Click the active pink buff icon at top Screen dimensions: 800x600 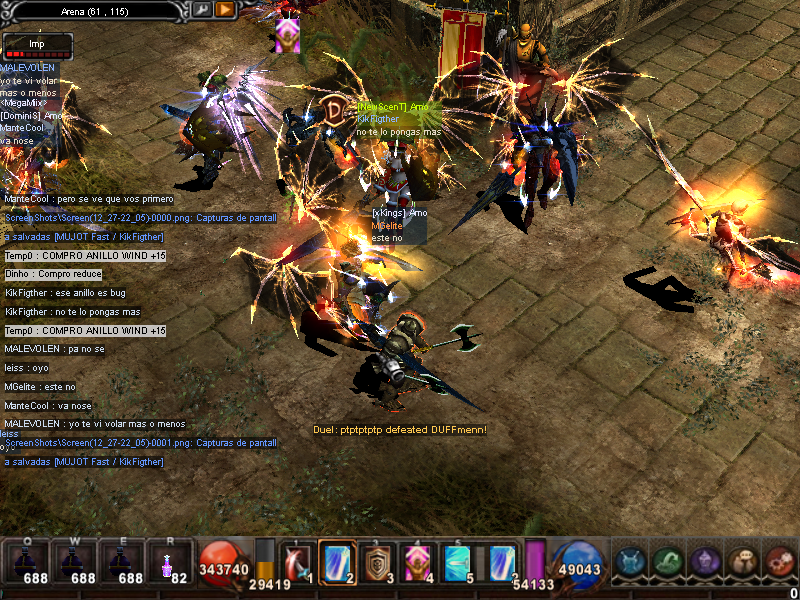tap(288, 35)
